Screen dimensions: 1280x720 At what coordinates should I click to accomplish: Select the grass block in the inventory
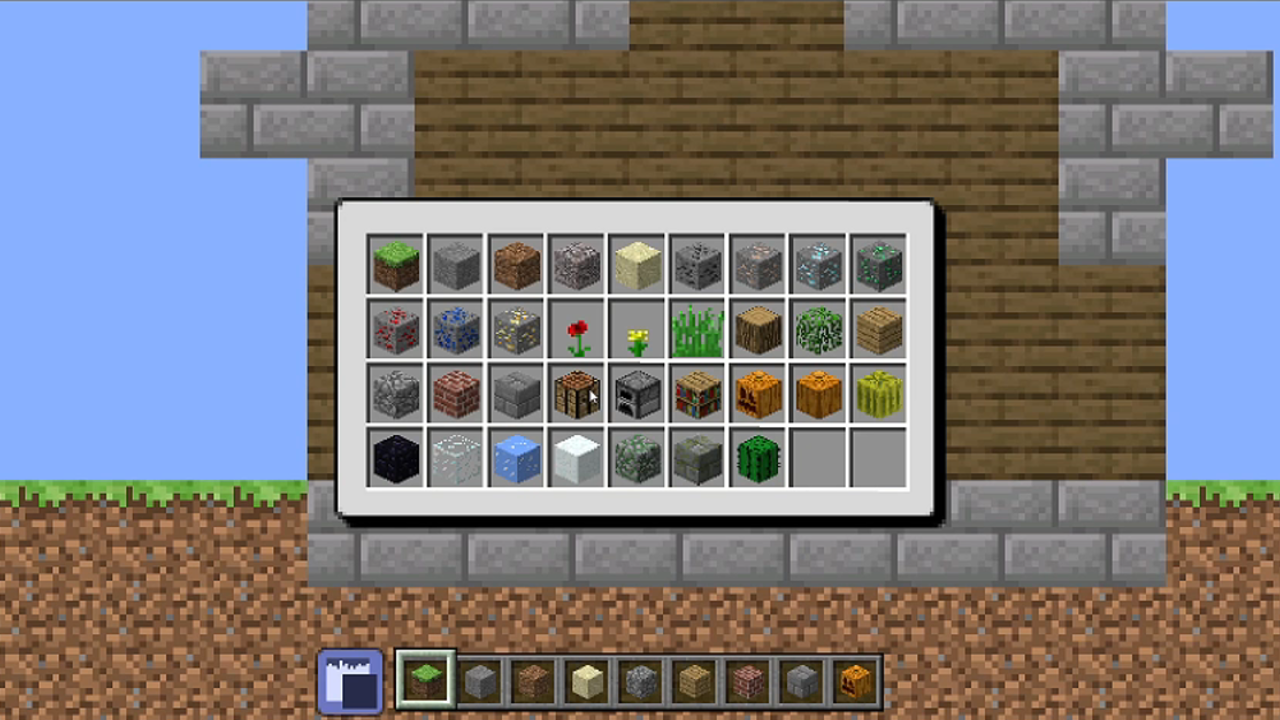pyautogui.click(x=396, y=263)
